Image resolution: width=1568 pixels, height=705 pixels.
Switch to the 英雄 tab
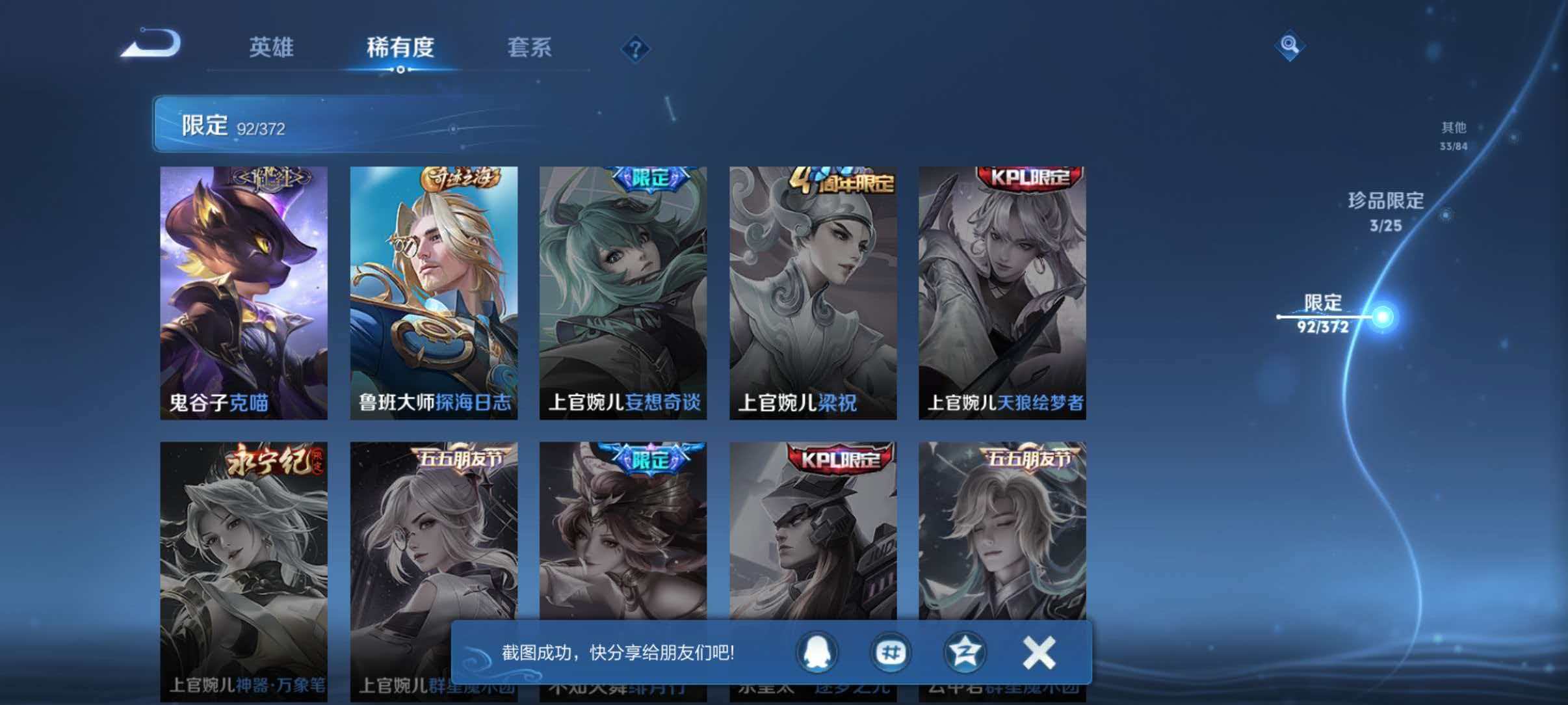(x=272, y=47)
